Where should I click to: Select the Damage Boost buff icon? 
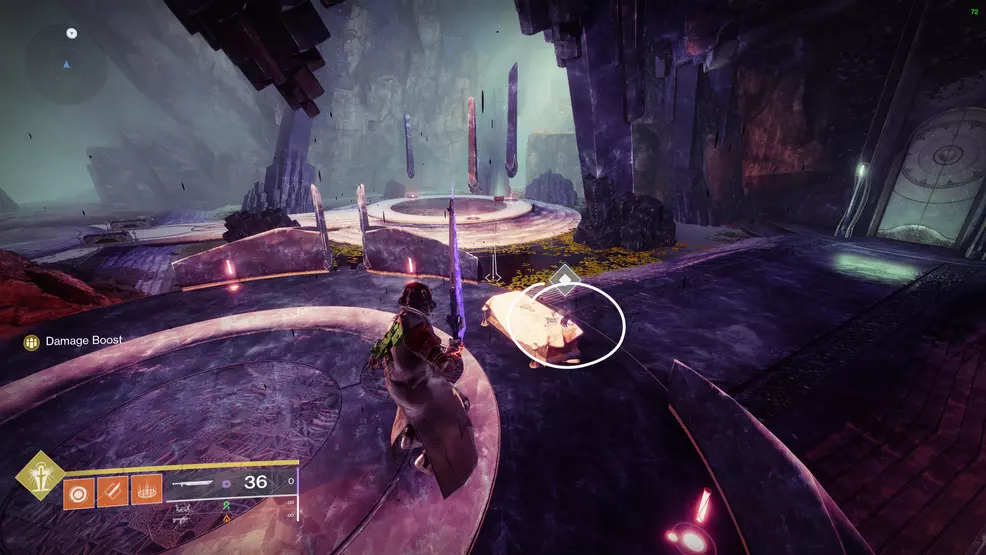(x=32, y=342)
